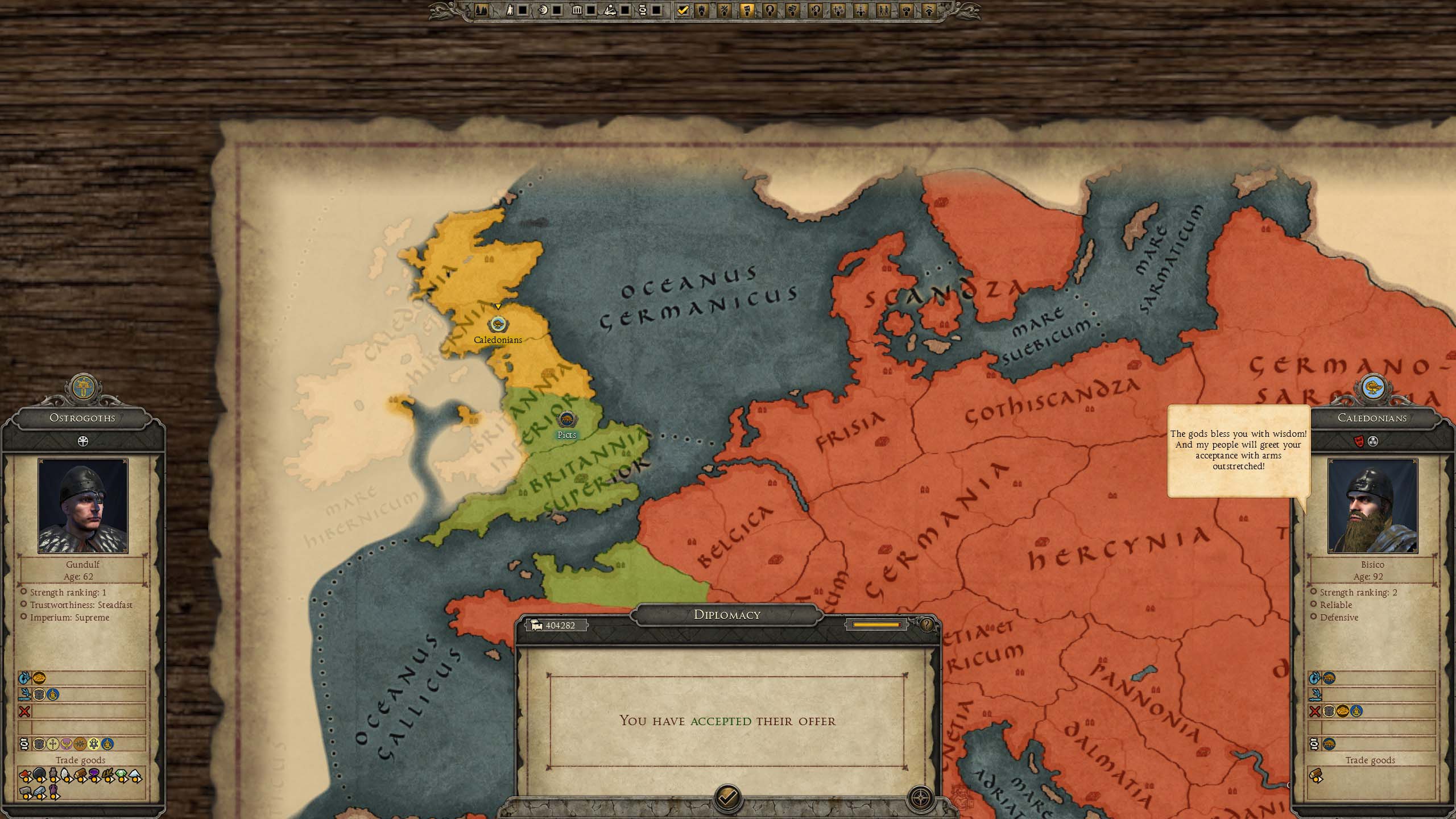Click the Caledonians faction emblem above their panel
Viewport: 1456px width, 819px height.
(x=1373, y=388)
